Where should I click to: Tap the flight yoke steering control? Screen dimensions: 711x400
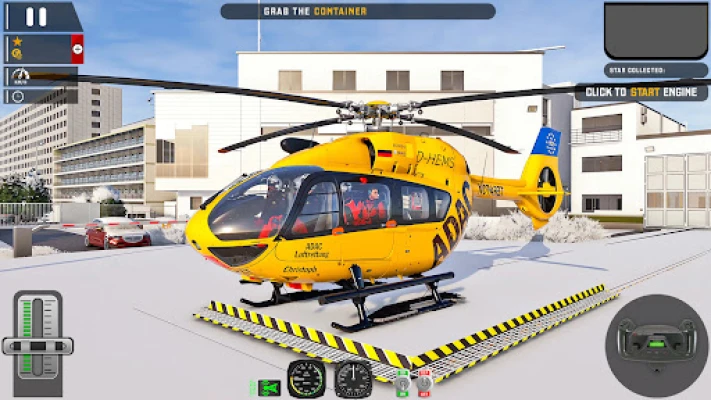pos(656,341)
